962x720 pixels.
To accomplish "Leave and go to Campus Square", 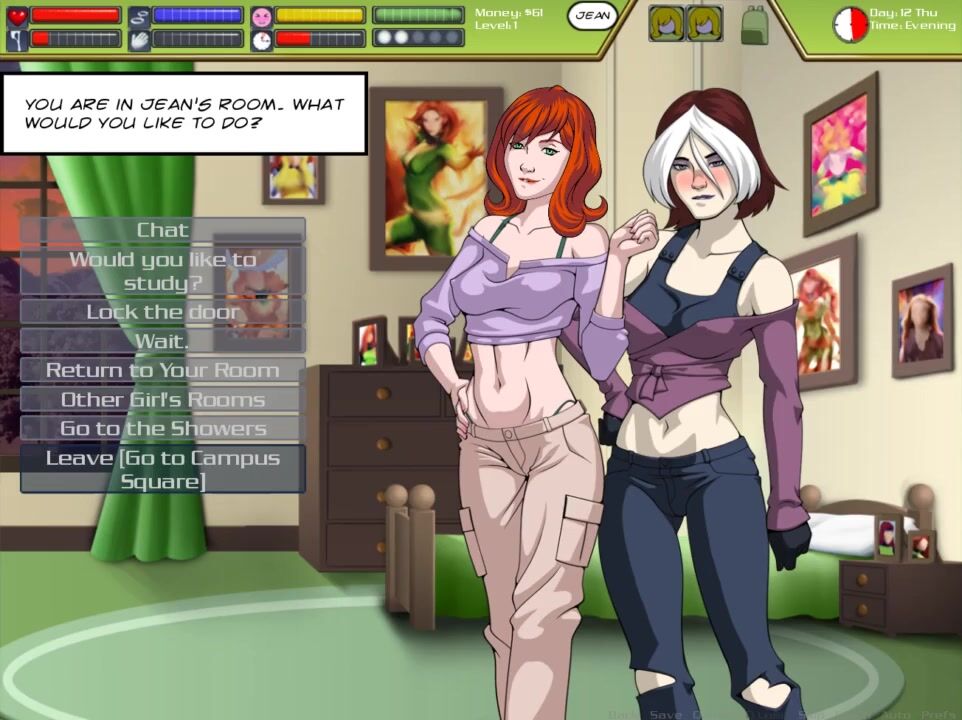I will tap(162, 469).
